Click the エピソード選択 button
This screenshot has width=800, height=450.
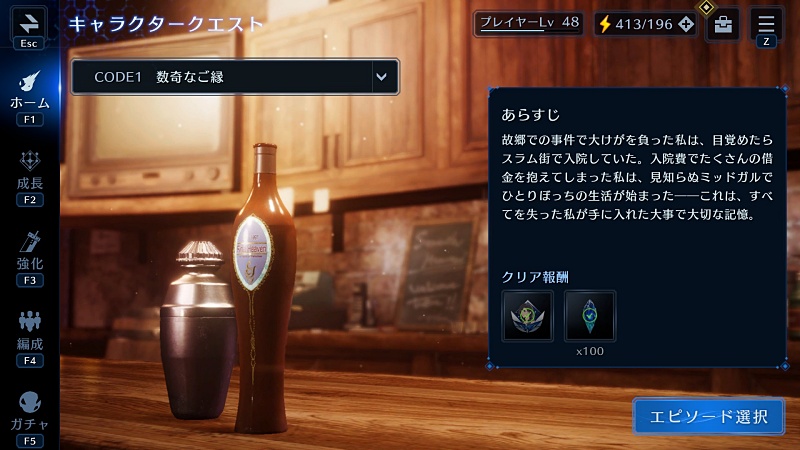709,416
